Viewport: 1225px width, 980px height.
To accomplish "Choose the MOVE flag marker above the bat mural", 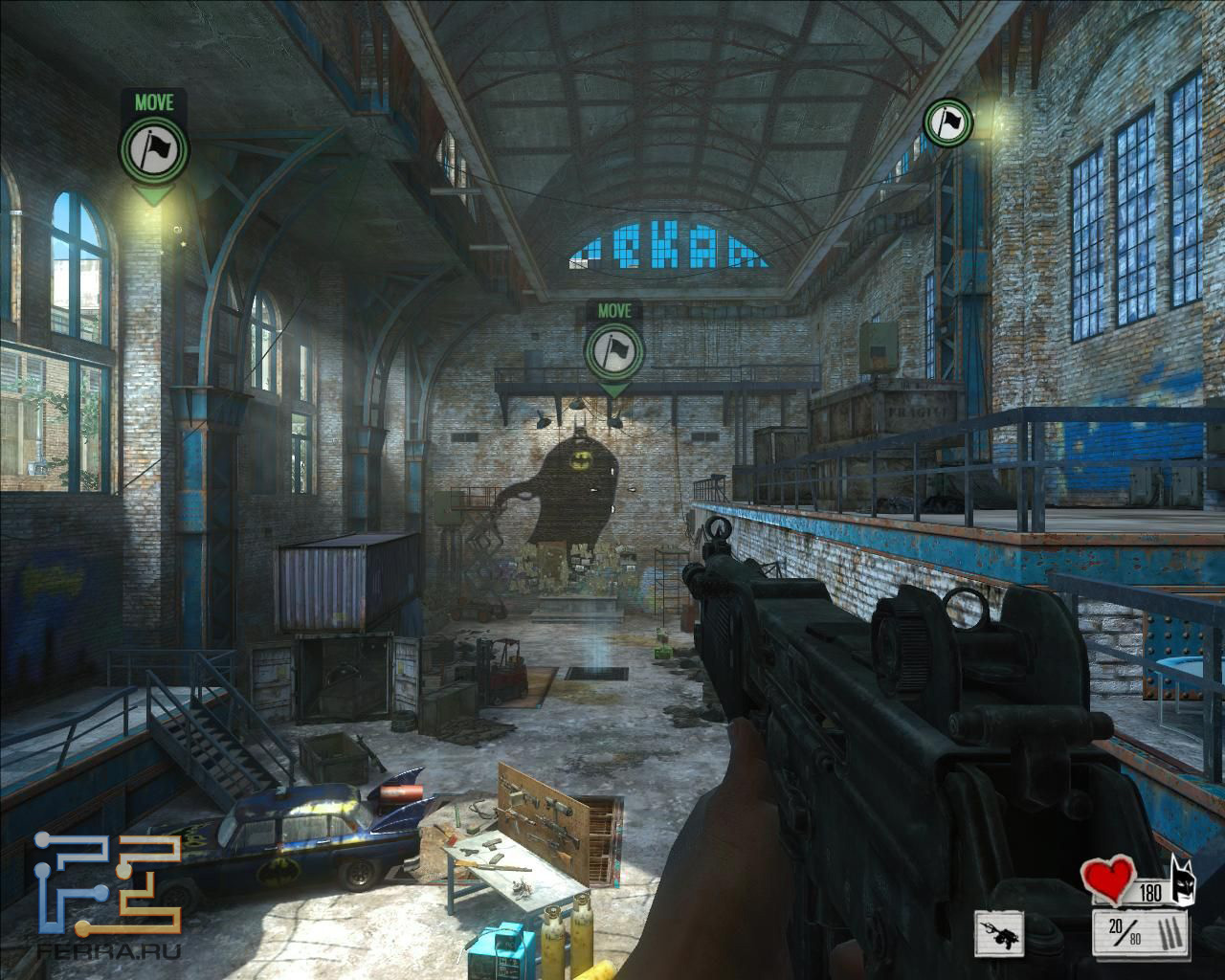I will pyautogui.click(x=613, y=350).
